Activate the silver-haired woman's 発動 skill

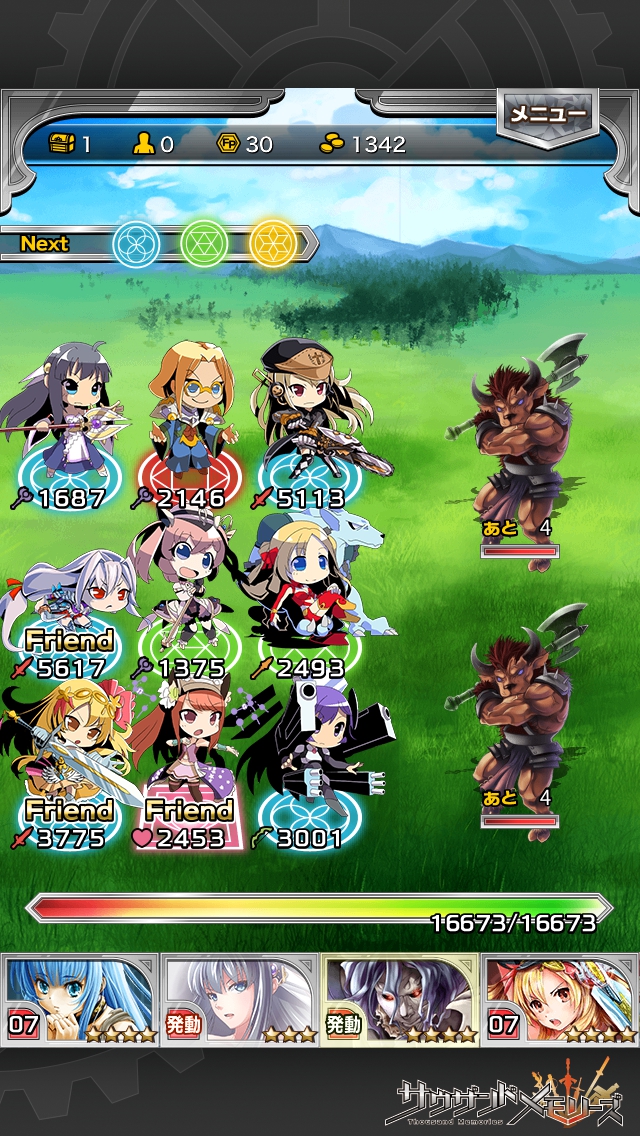click(x=240, y=999)
